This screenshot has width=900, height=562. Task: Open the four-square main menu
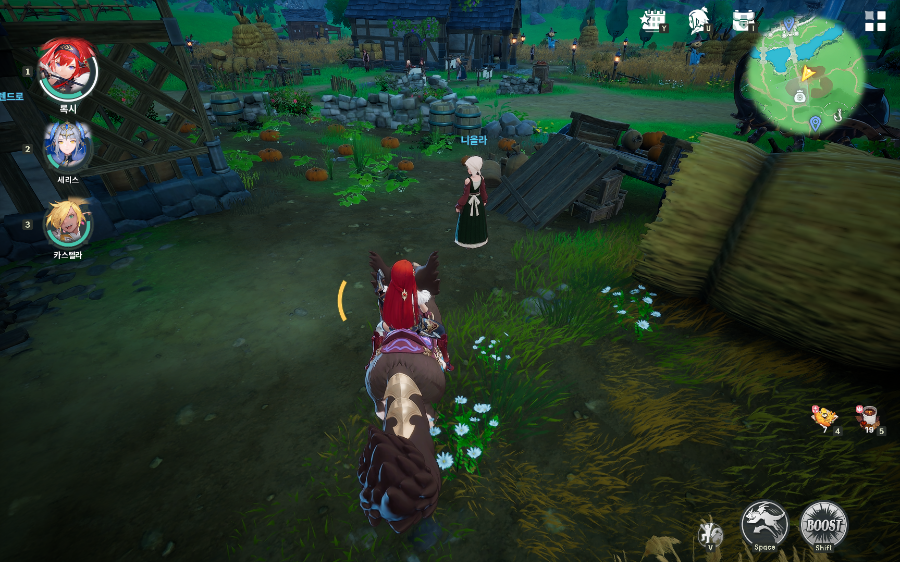875,22
